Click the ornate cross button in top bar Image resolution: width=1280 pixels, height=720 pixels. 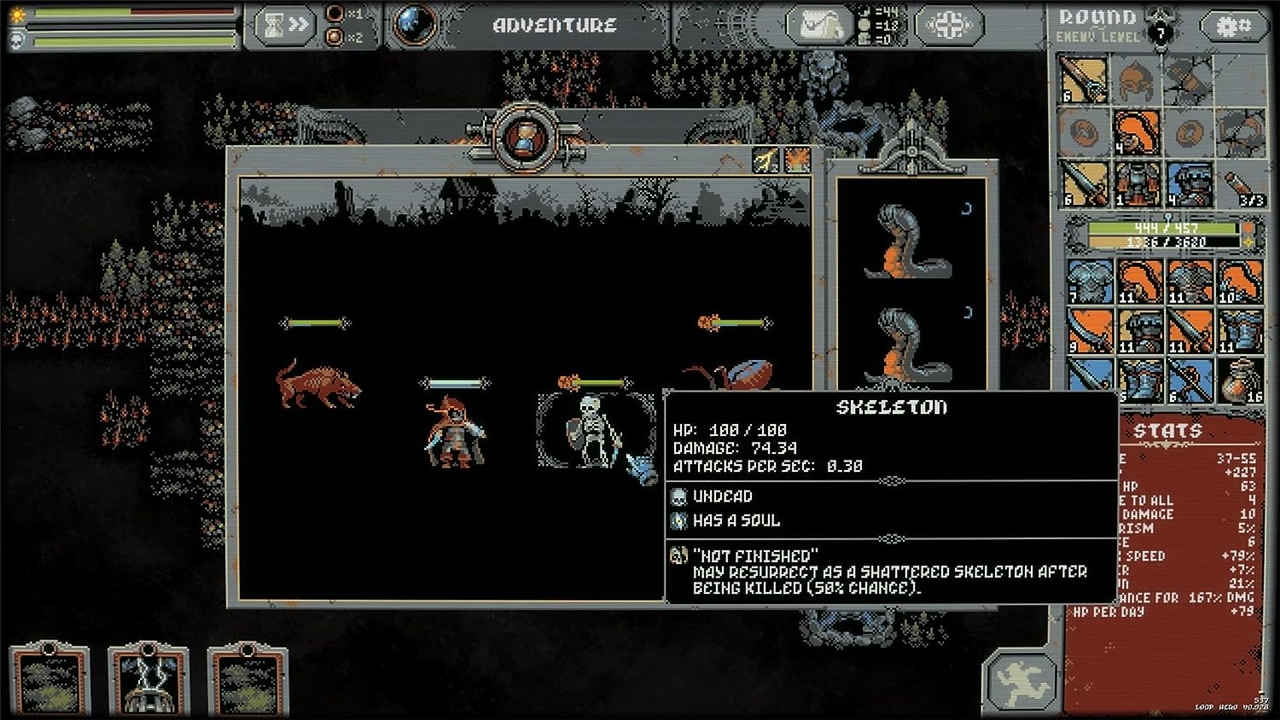947,26
